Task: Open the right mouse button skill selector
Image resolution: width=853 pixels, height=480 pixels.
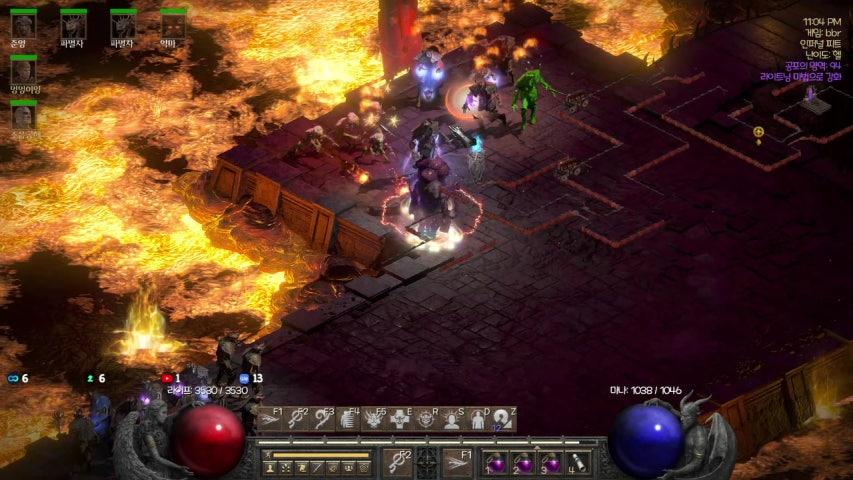Action: 457,462
